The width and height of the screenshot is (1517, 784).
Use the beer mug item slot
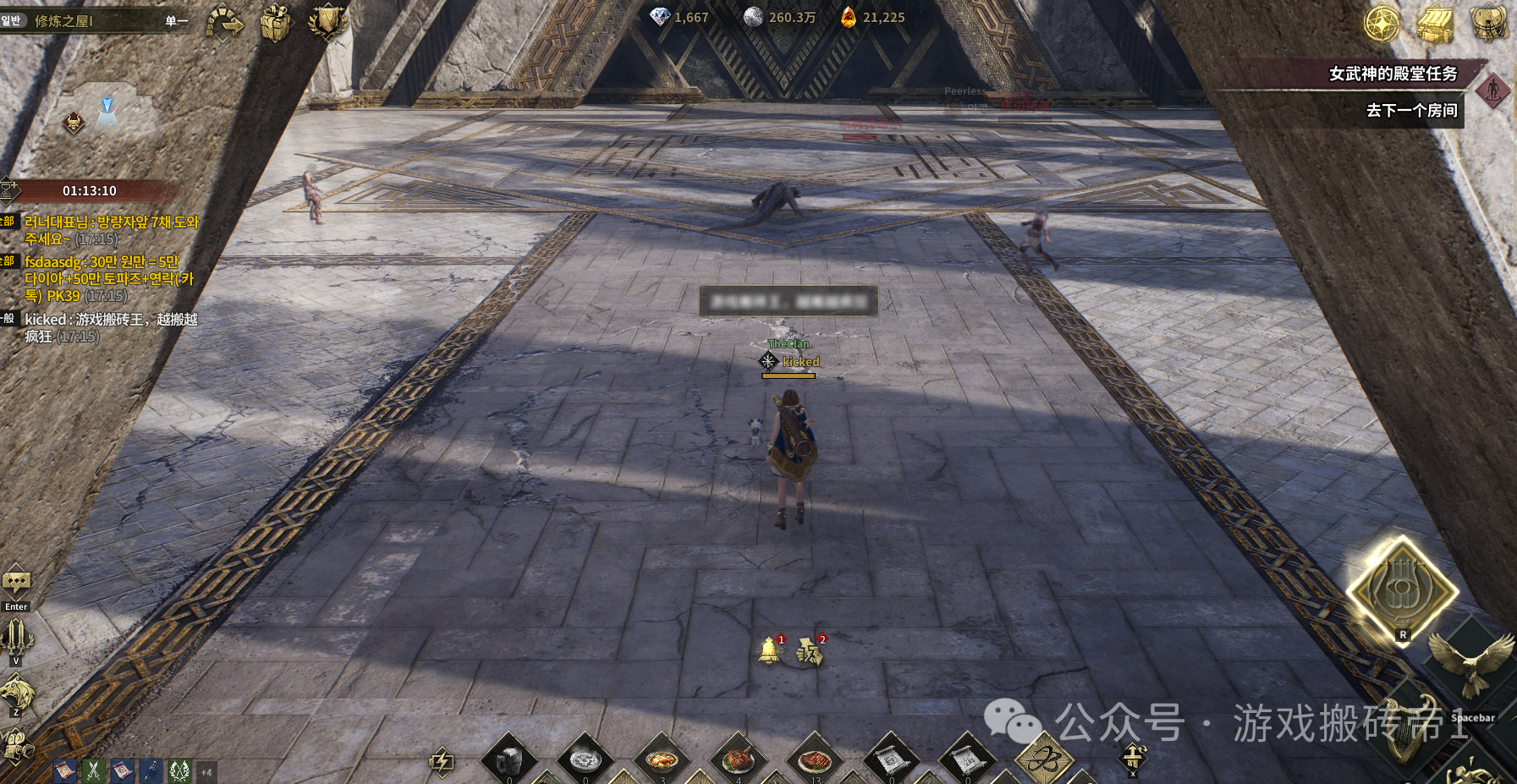(509, 759)
